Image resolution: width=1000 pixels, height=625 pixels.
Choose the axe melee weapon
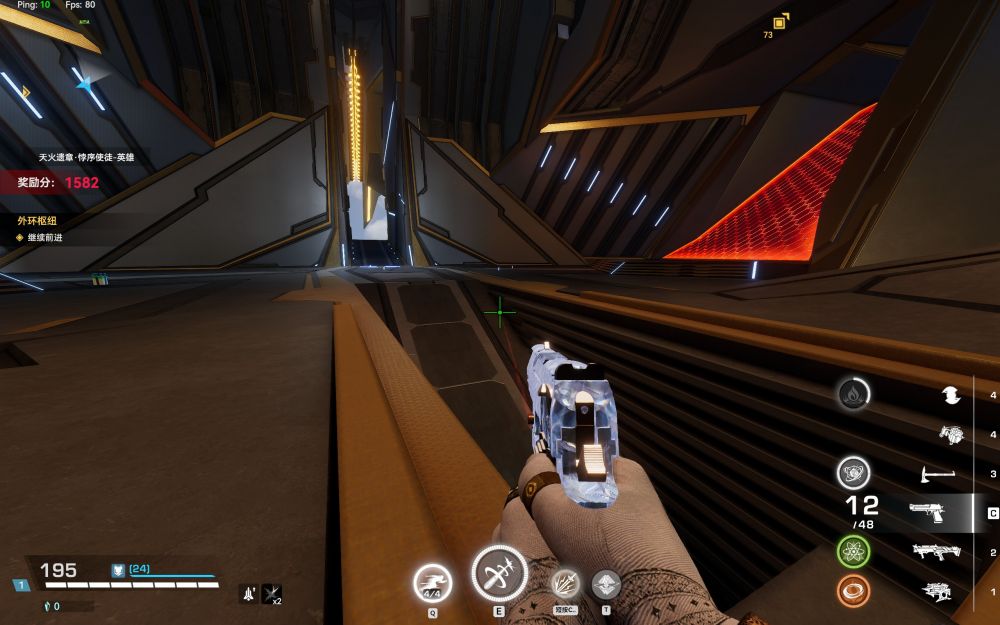[936, 474]
